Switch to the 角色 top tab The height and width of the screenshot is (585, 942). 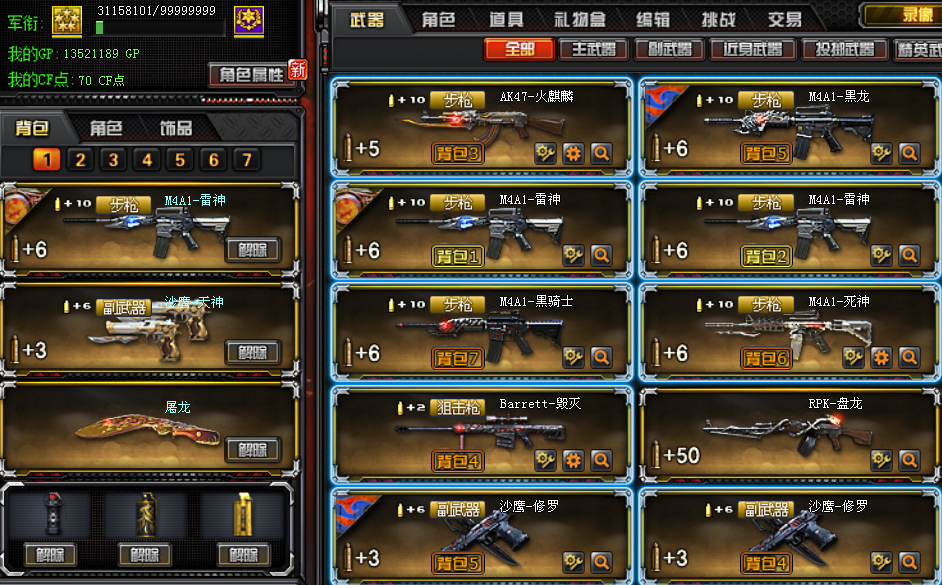coord(438,19)
